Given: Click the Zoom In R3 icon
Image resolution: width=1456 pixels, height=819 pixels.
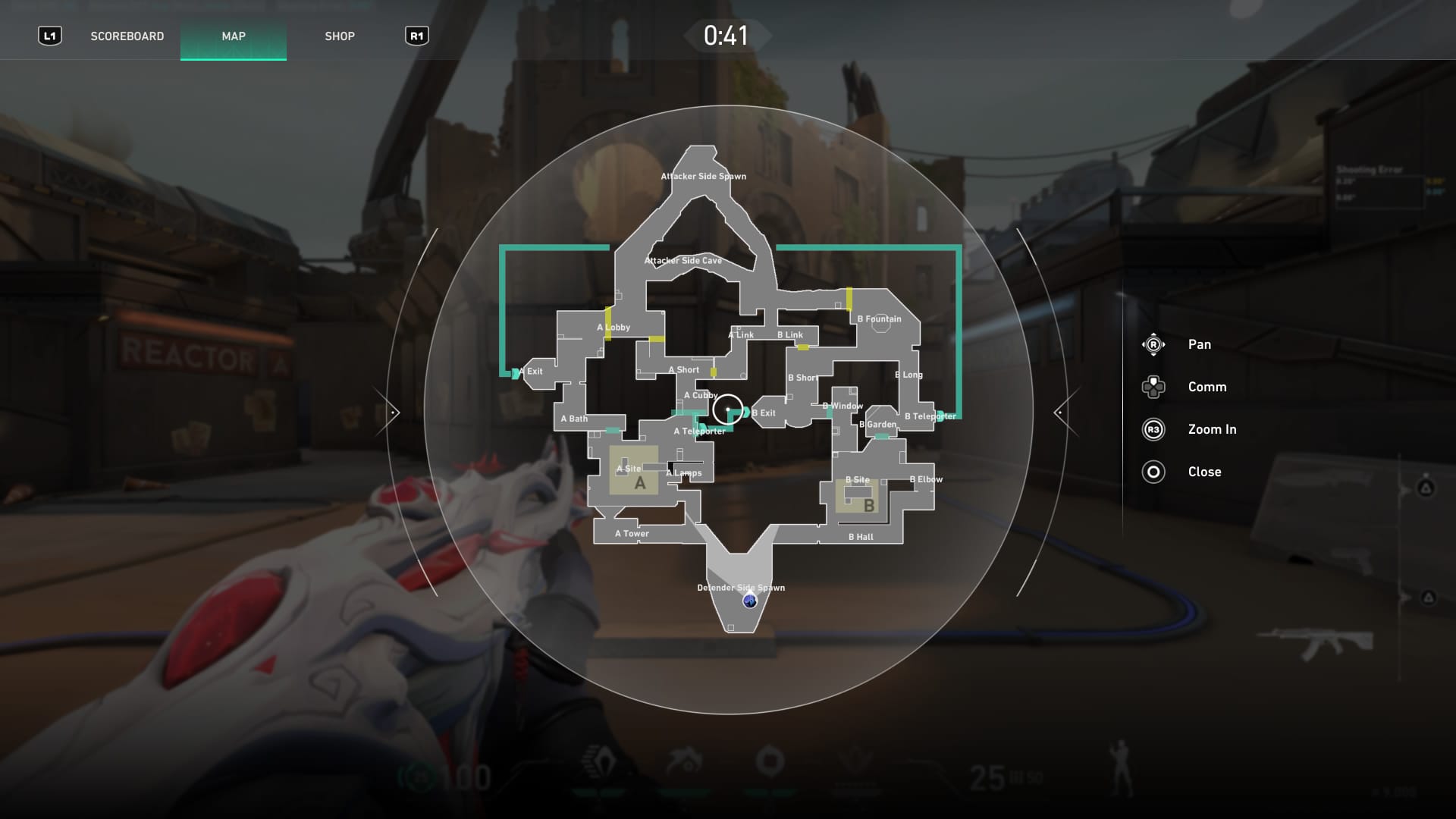Looking at the screenshot, I should (1153, 428).
